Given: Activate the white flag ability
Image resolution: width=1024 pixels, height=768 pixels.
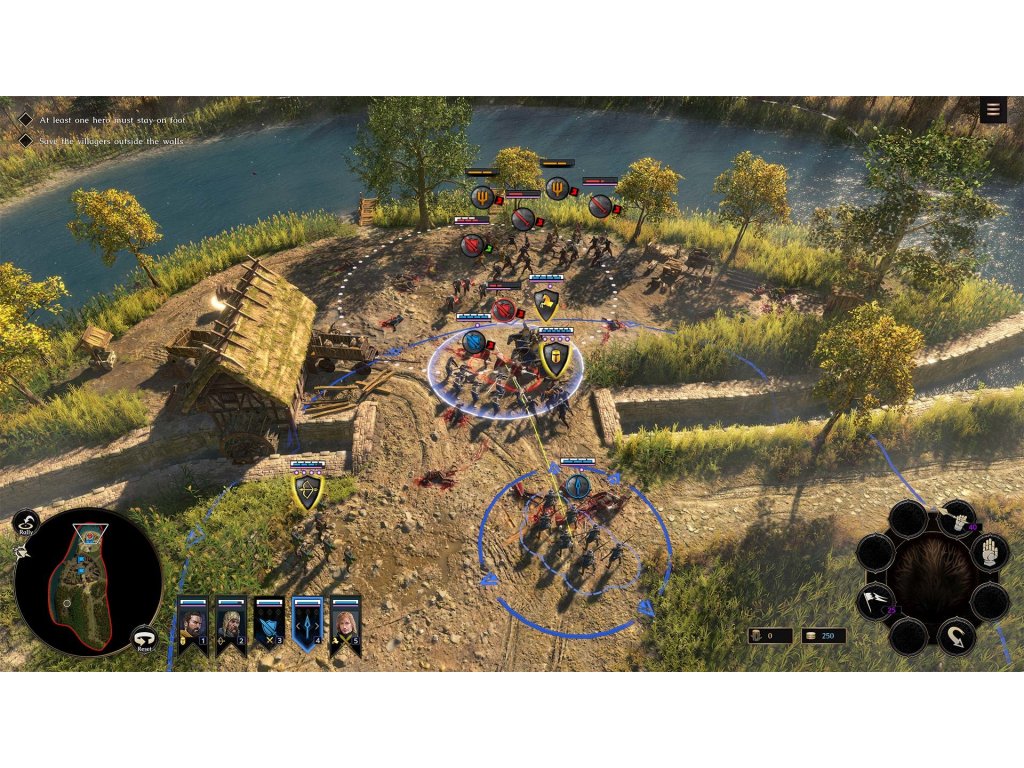Looking at the screenshot, I should tap(875, 600).
